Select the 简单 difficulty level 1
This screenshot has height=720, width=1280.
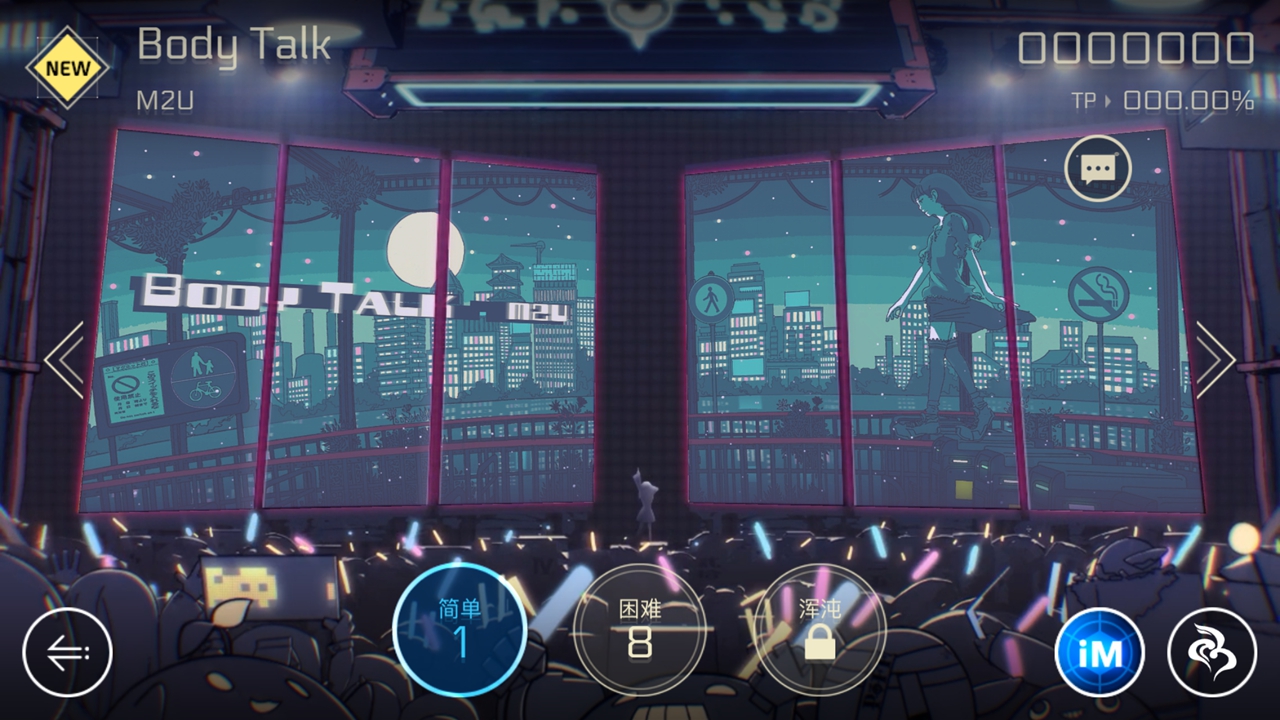click(460, 630)
